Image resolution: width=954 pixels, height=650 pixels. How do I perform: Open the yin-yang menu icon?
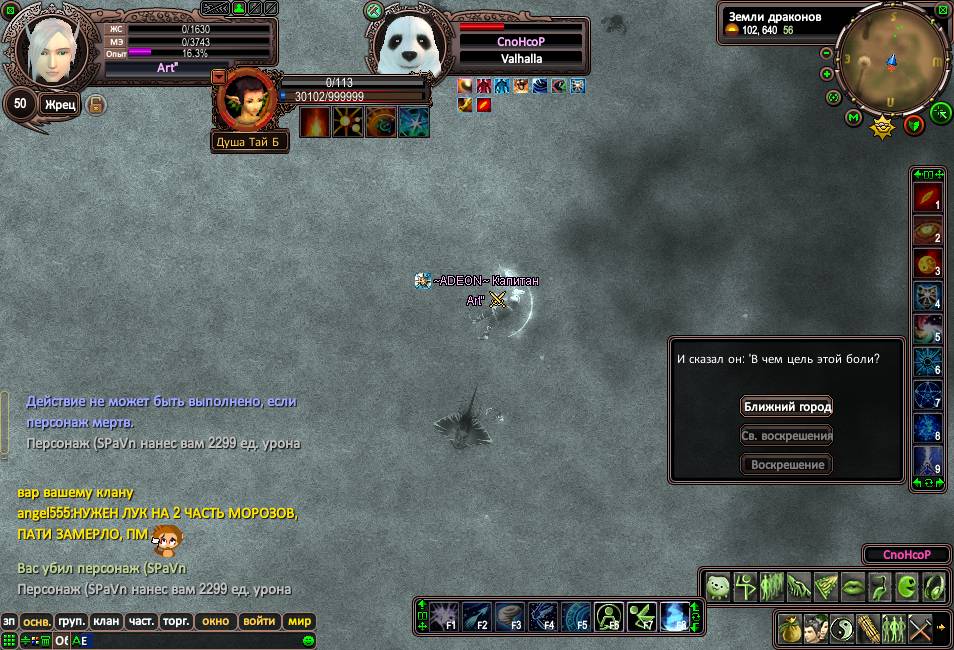point(843,628)
